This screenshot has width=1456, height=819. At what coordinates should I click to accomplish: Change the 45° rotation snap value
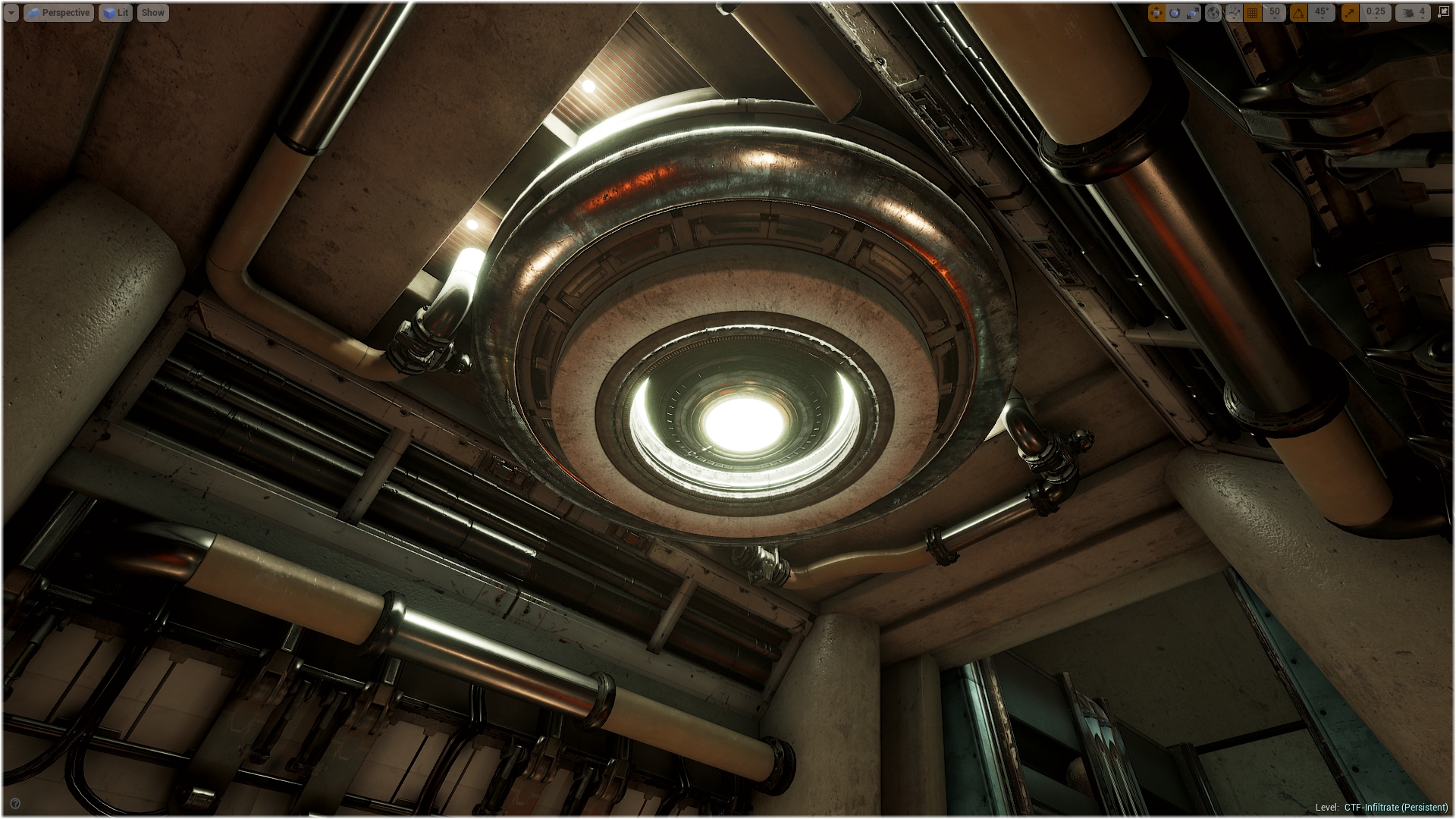click(1322, 13)
